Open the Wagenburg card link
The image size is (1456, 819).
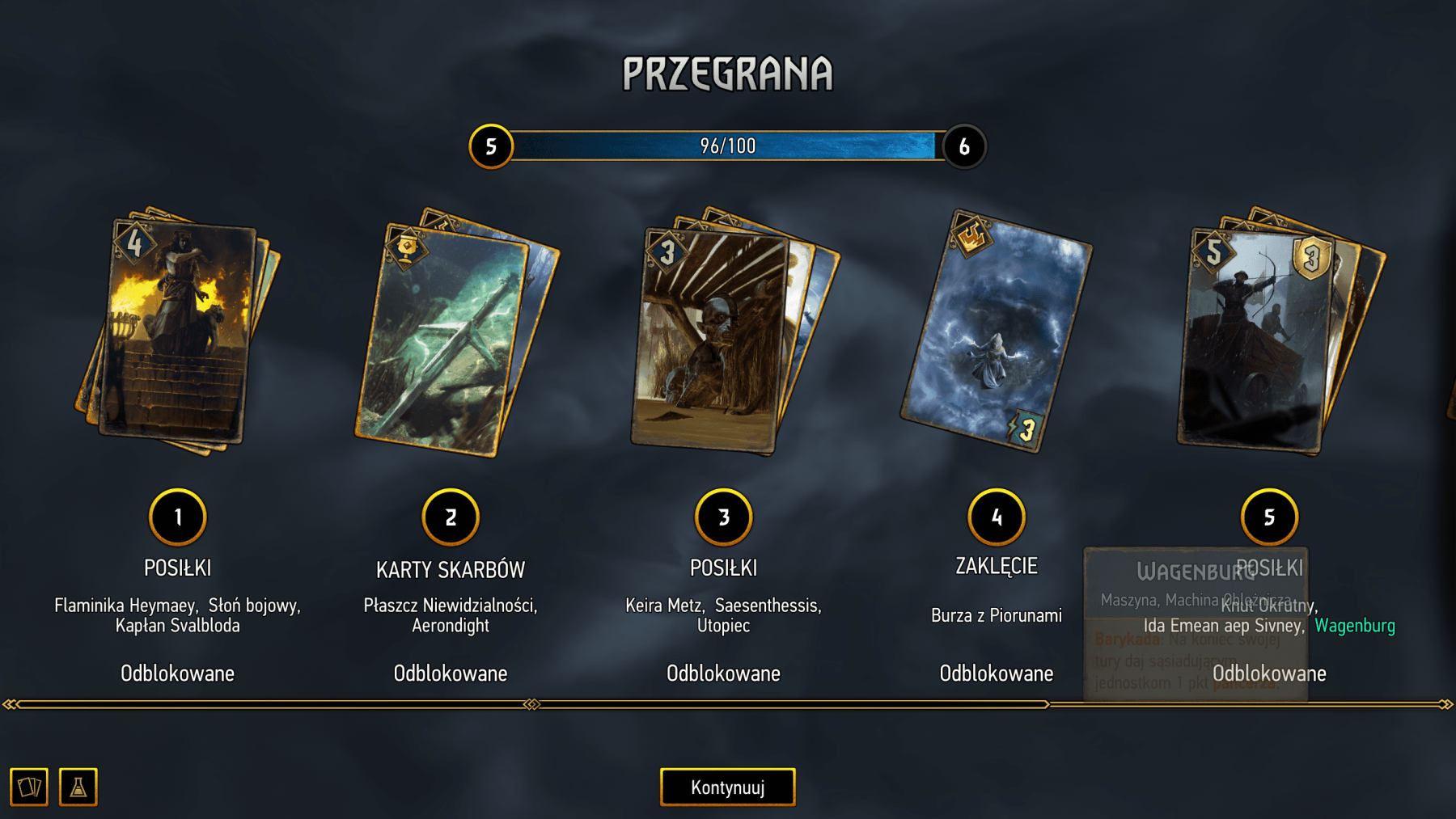(1355, 626)
